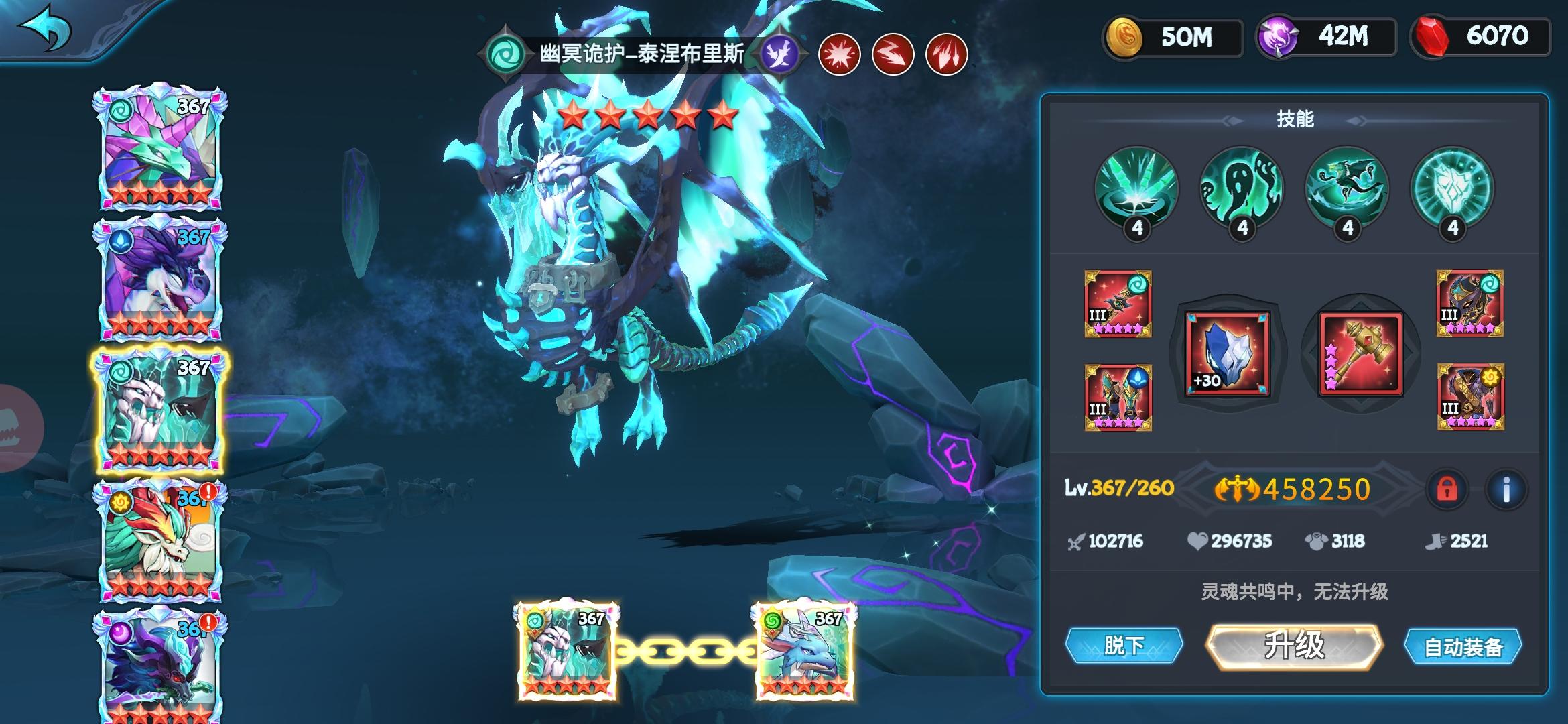Viewport: 1568px width, 724px height.
Task: Choose 自动装备 auto-equip
Action: (1463, 647)
